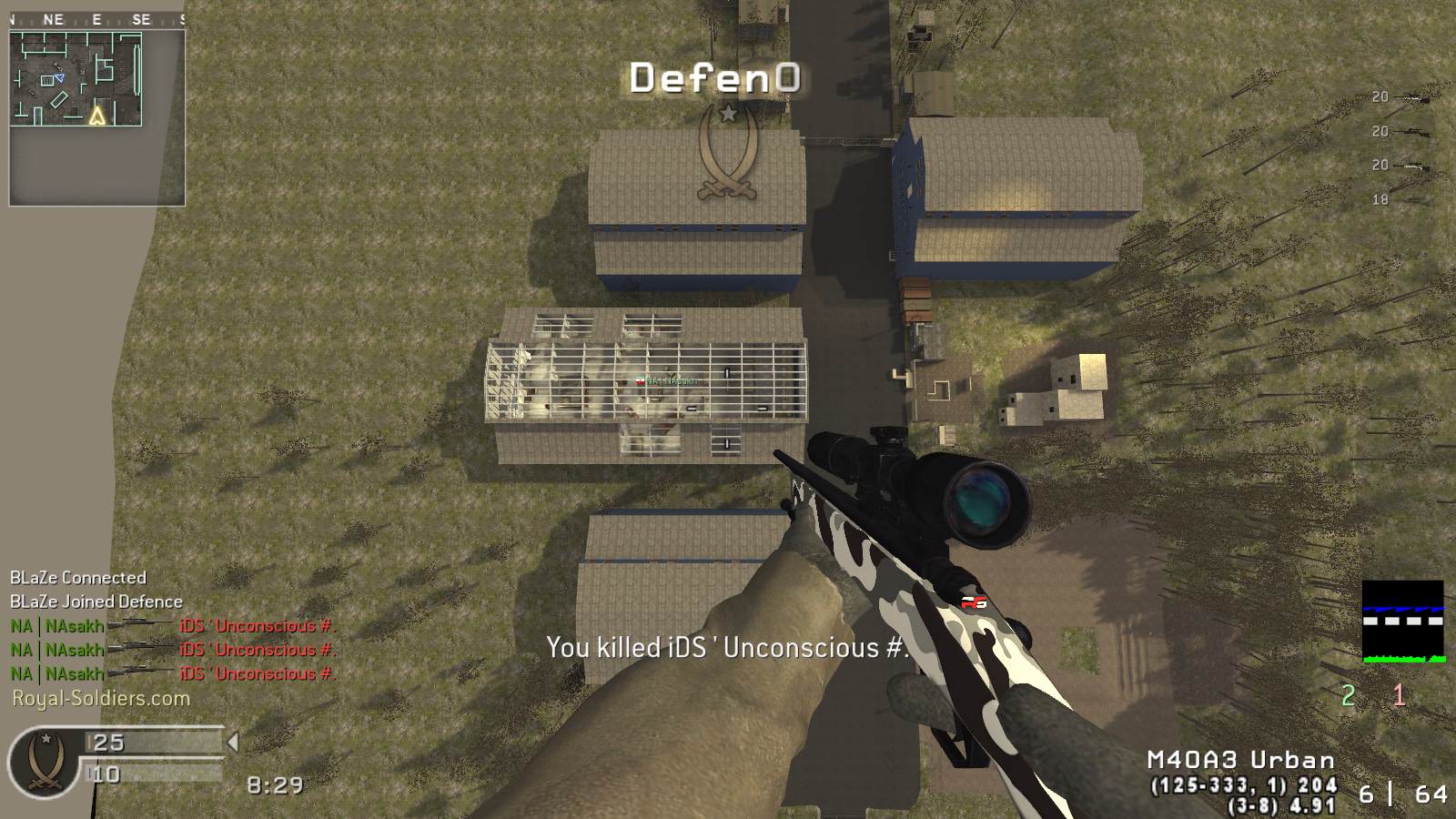The image size is (1456, 819).
Task: Click the DefenO player name at the top
Action: [x=713, y=78]
